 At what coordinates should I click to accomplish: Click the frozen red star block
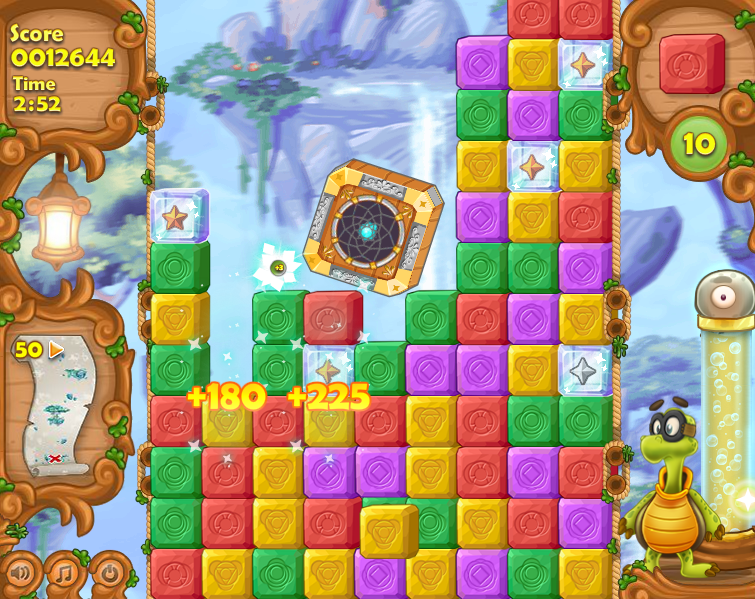[178, 216]
